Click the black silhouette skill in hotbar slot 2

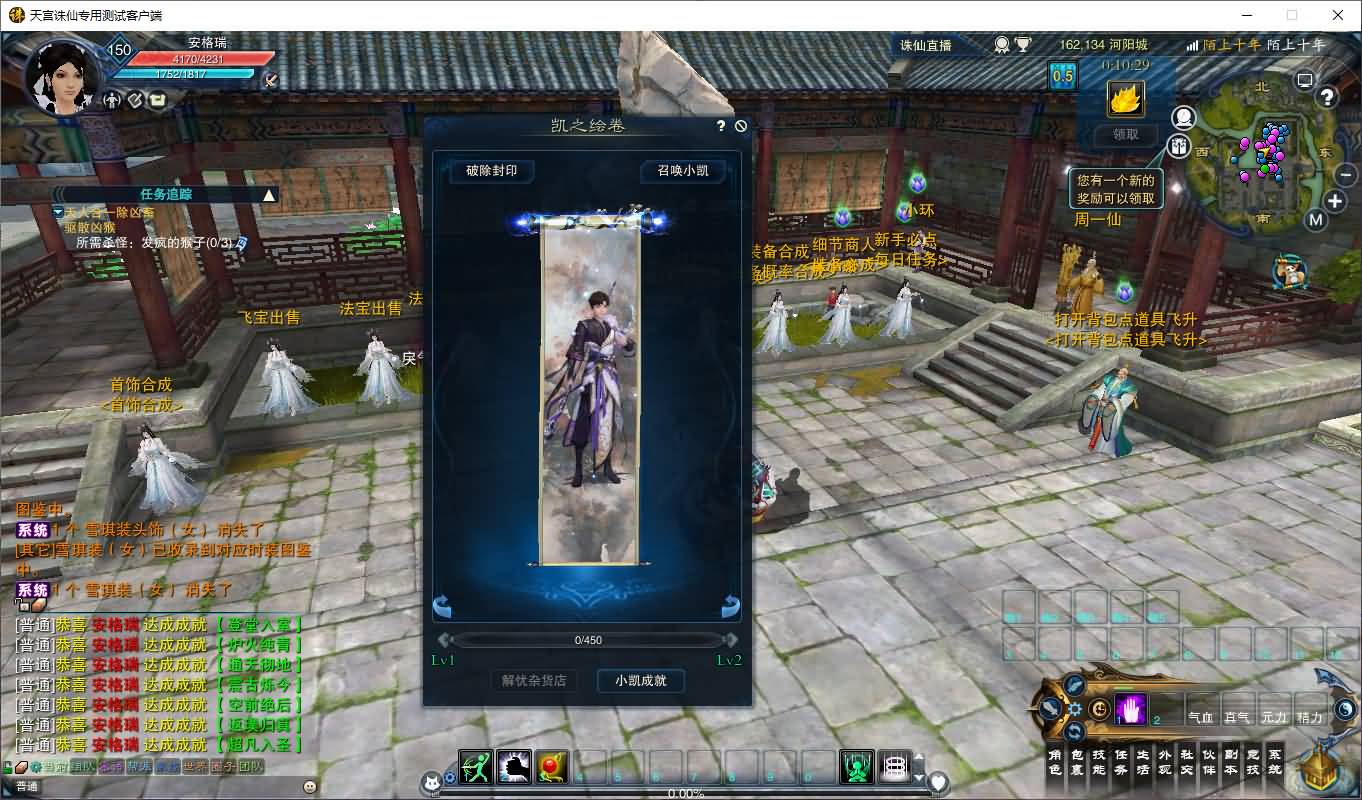click(x=514, y=765)
